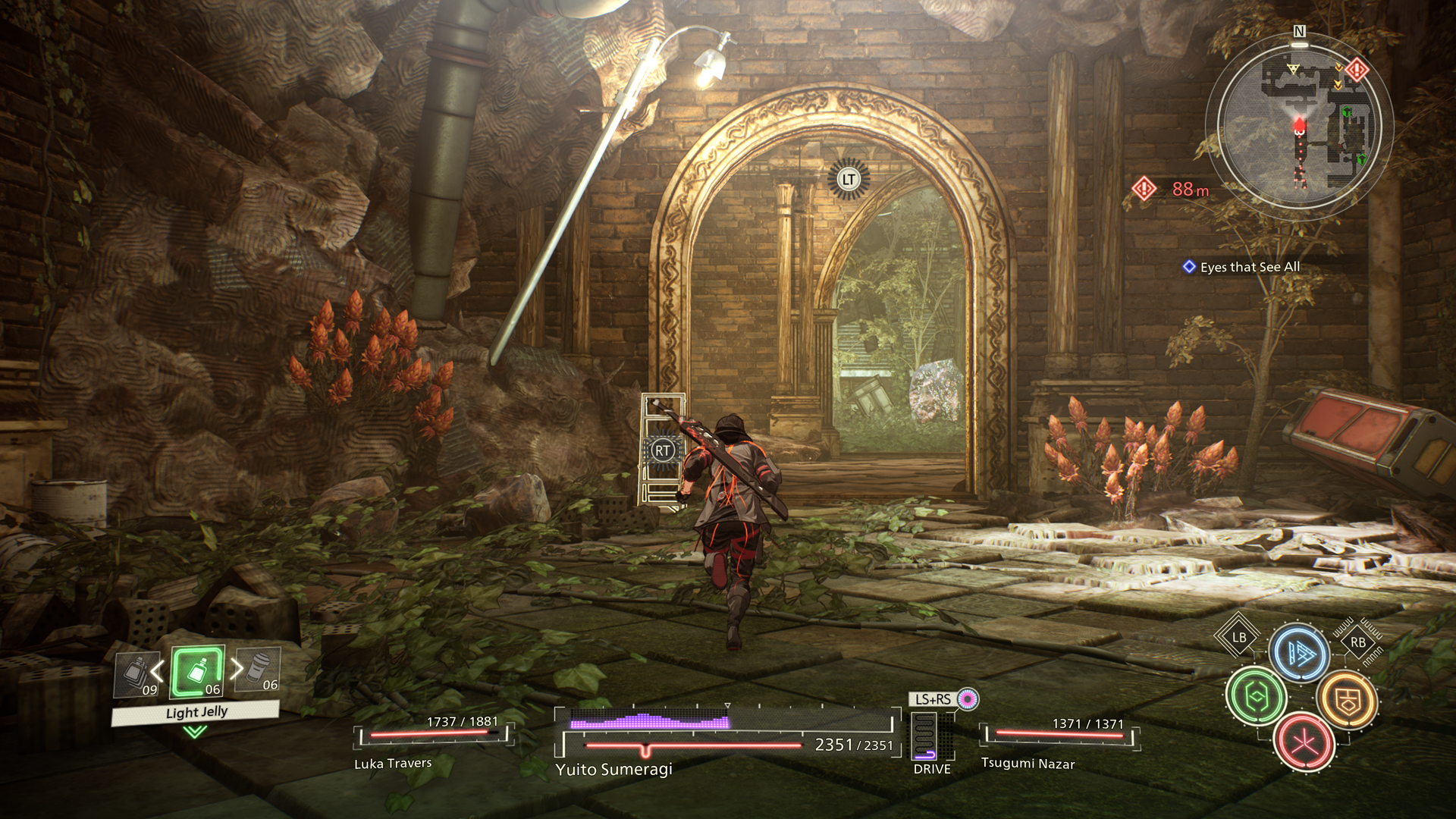This screenshot has width=1456, height=819.
Task: Activate the blue SAS ability icon
Action: click(1300, 653)
